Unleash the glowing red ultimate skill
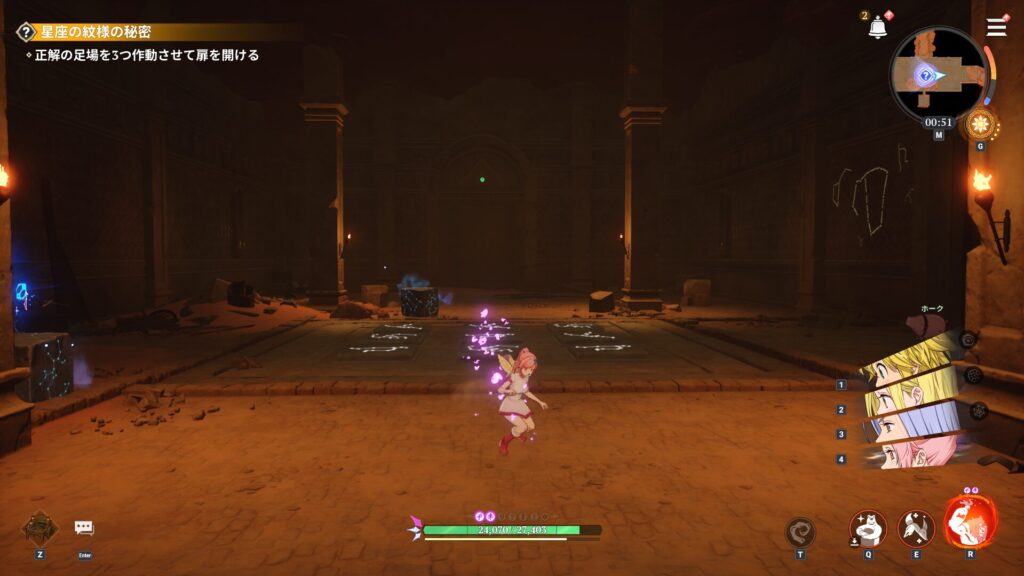 click(x=970, y=521)
